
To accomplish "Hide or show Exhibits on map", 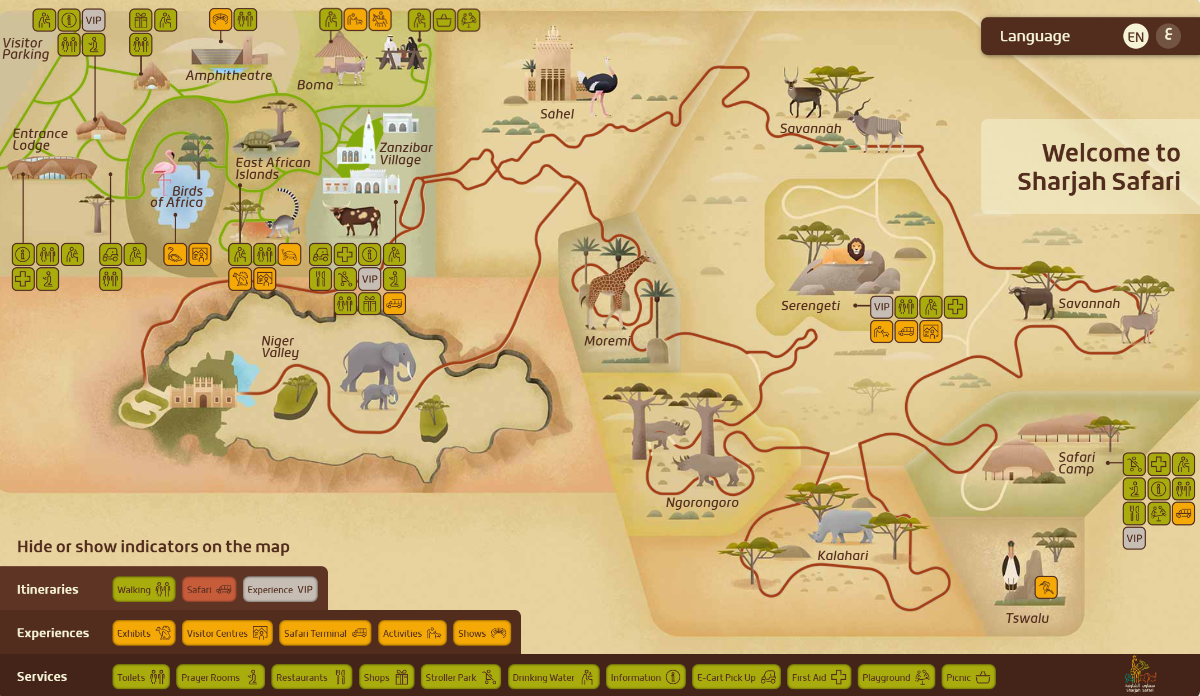I will tap(144, 633).
